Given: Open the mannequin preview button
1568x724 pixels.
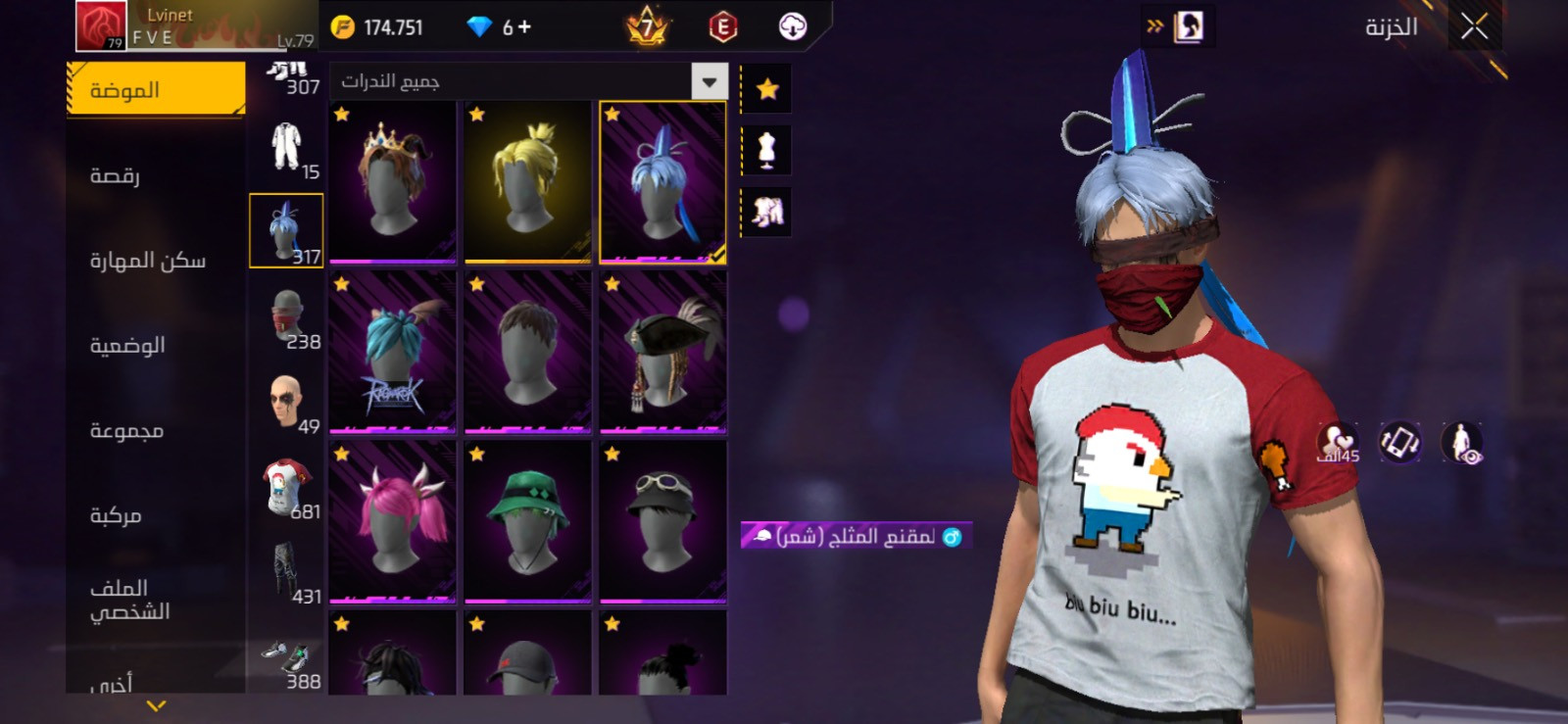Looking at the screenshot, I should point(766,150).
